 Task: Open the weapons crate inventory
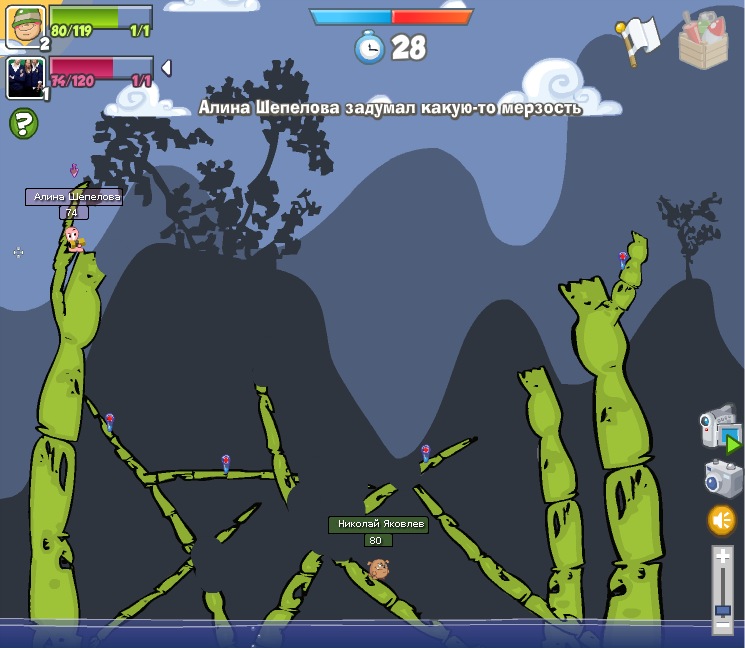(703, 39)
